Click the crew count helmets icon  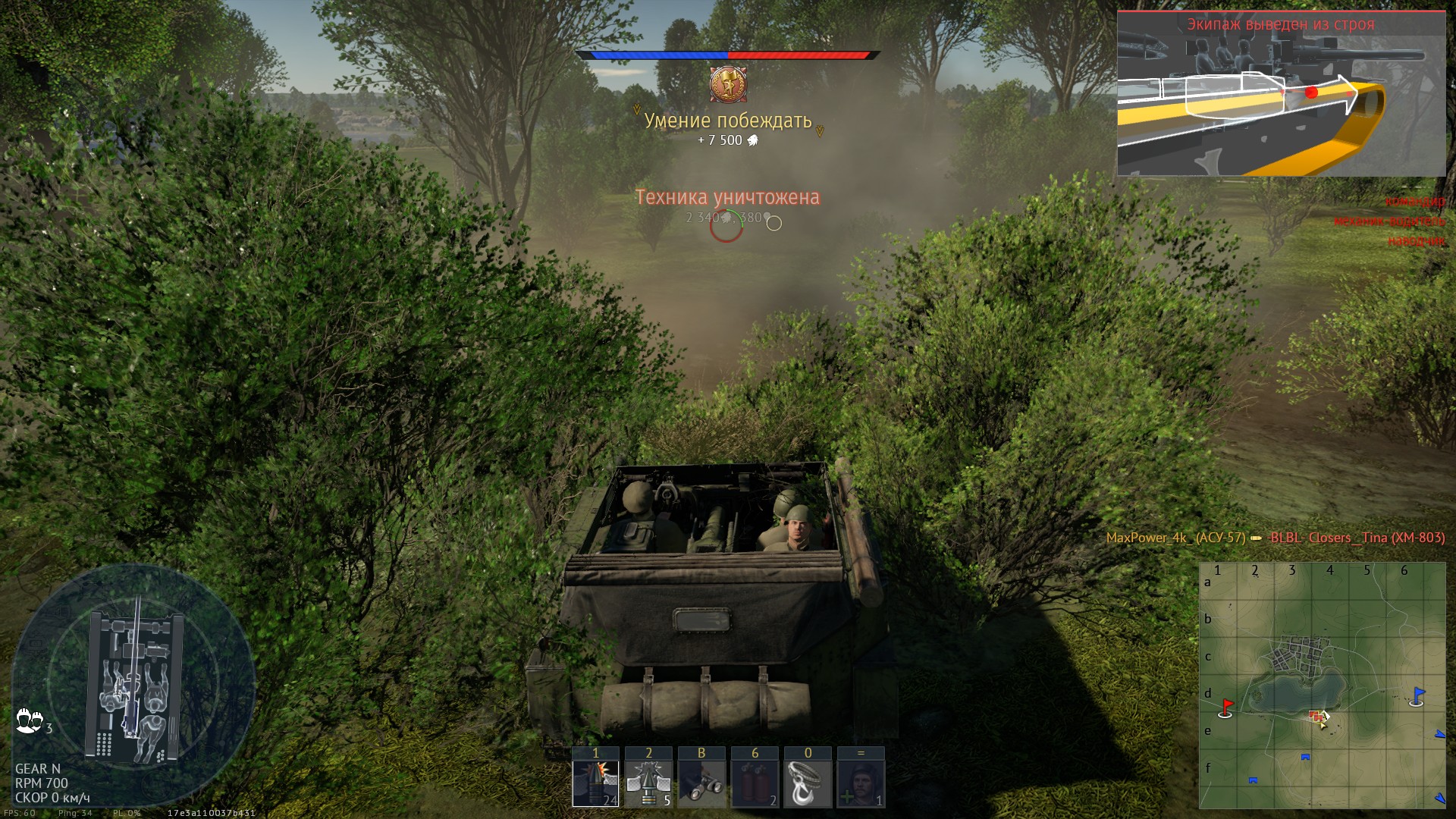pos(30,720)
